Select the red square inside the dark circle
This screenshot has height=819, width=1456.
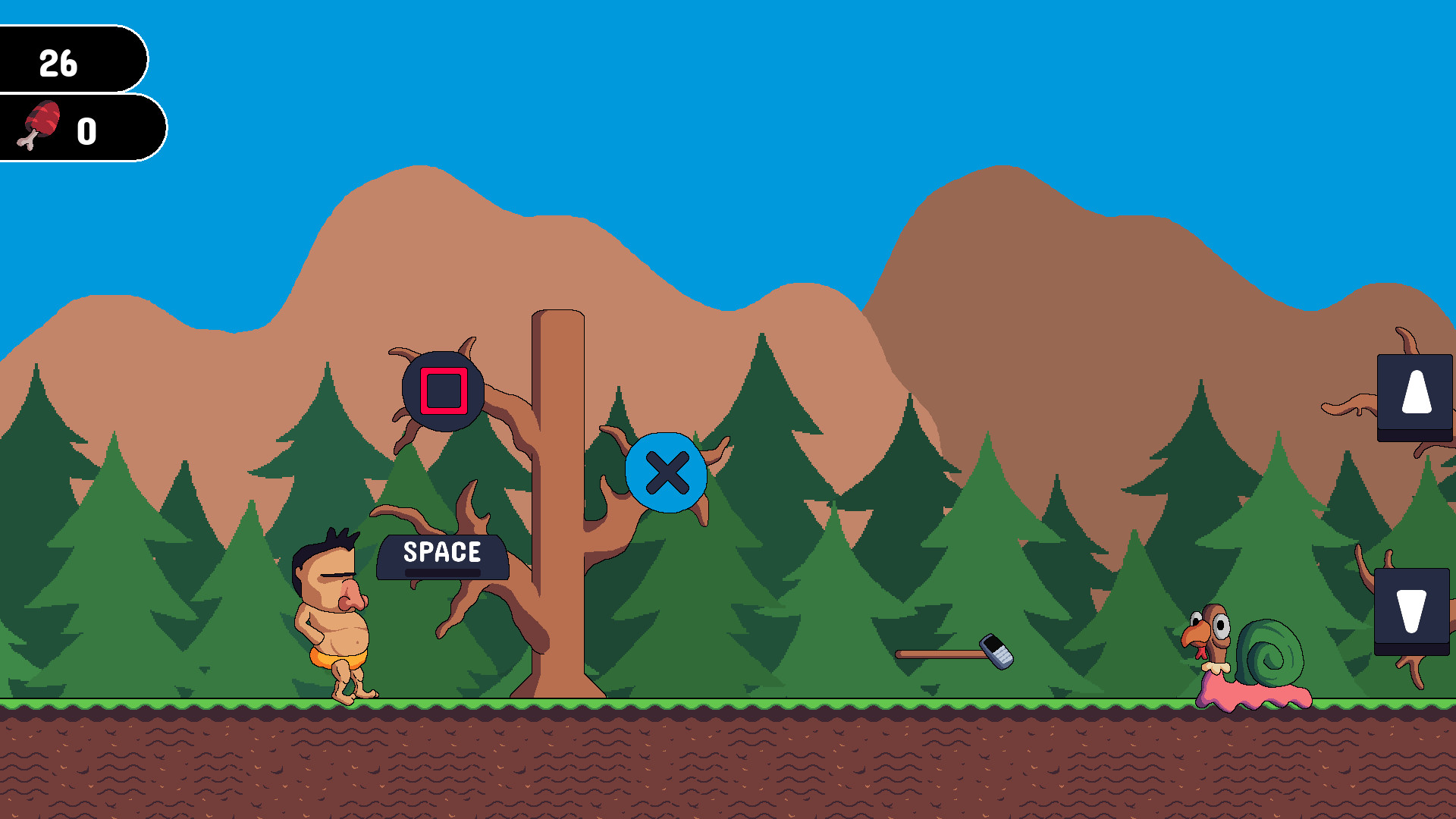(x=443, y=391)
